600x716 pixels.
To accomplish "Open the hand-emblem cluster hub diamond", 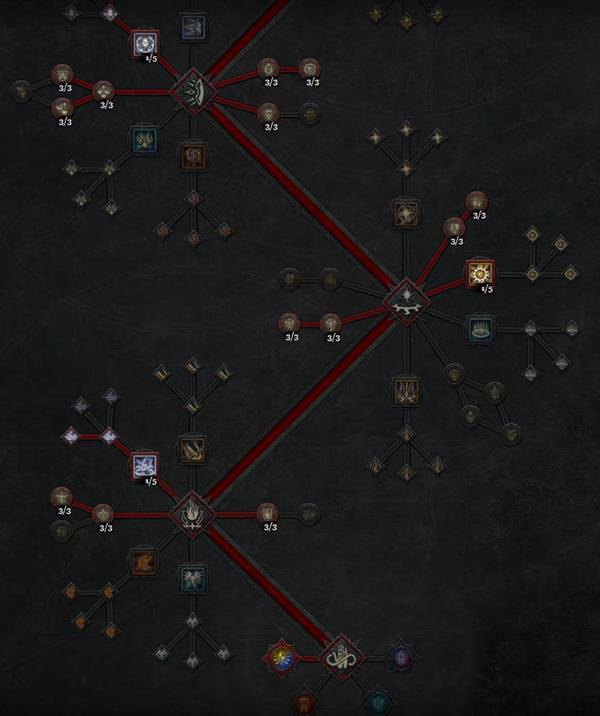I will [x=340, y=658].
